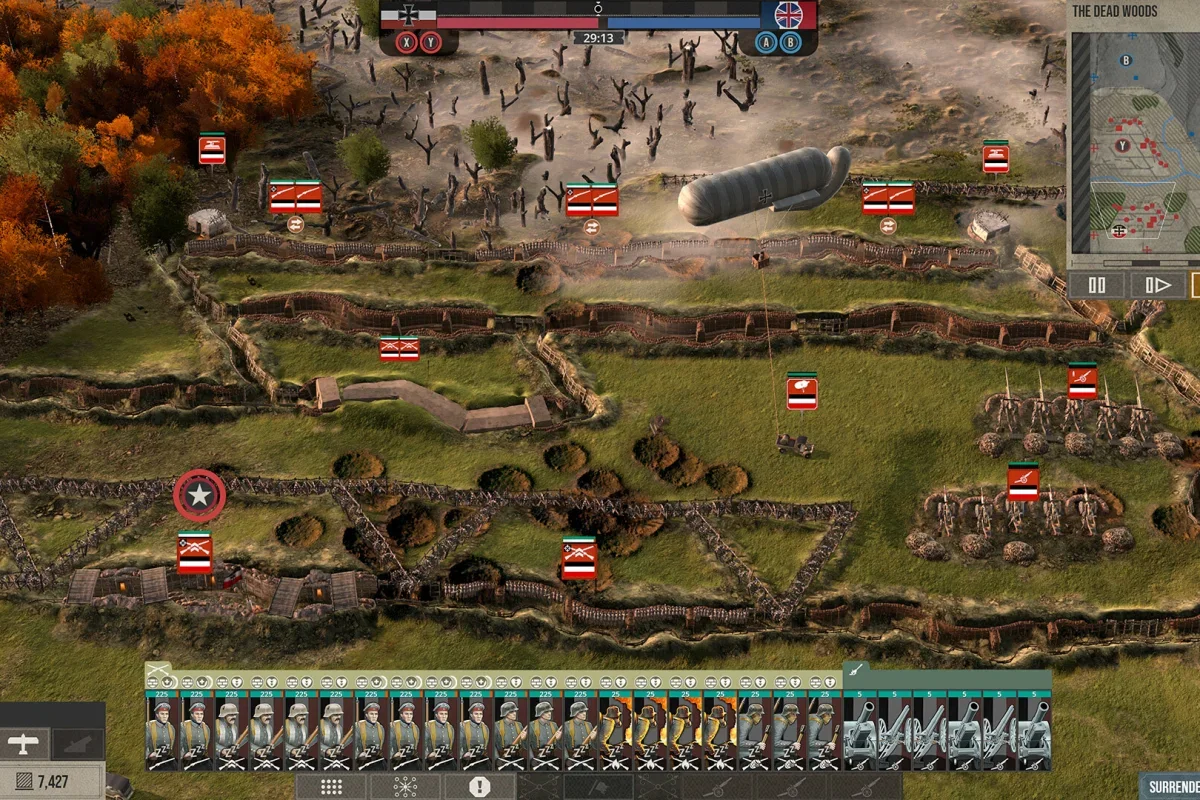
Task: Select objective Y marker on the minimap
Action: 1123,145
